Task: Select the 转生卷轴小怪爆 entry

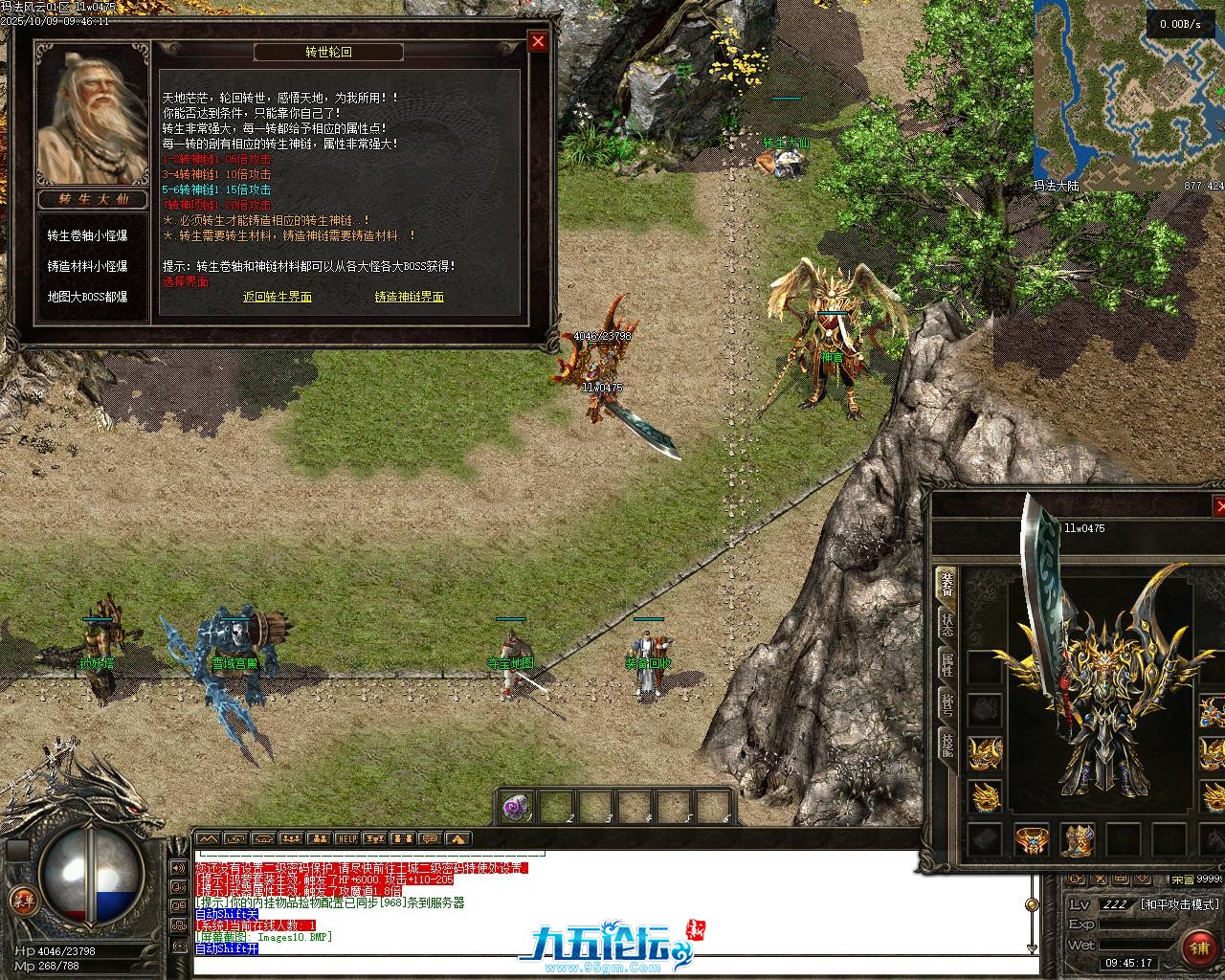Action: point(88,235)
